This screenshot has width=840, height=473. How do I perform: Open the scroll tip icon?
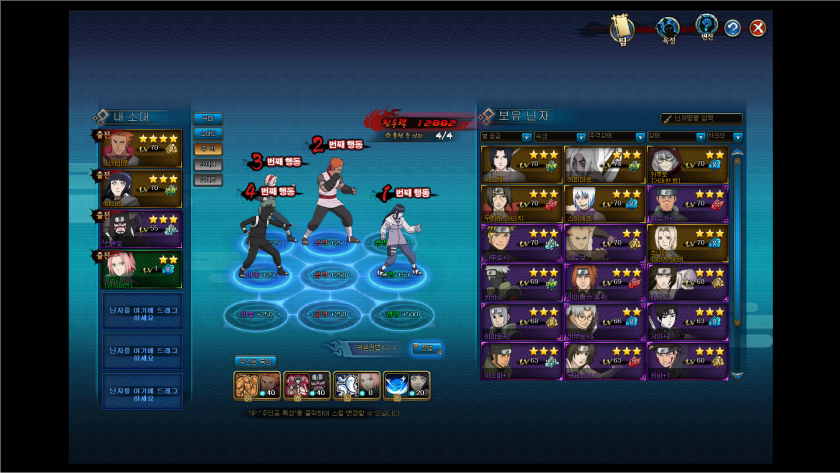point(623,28)
